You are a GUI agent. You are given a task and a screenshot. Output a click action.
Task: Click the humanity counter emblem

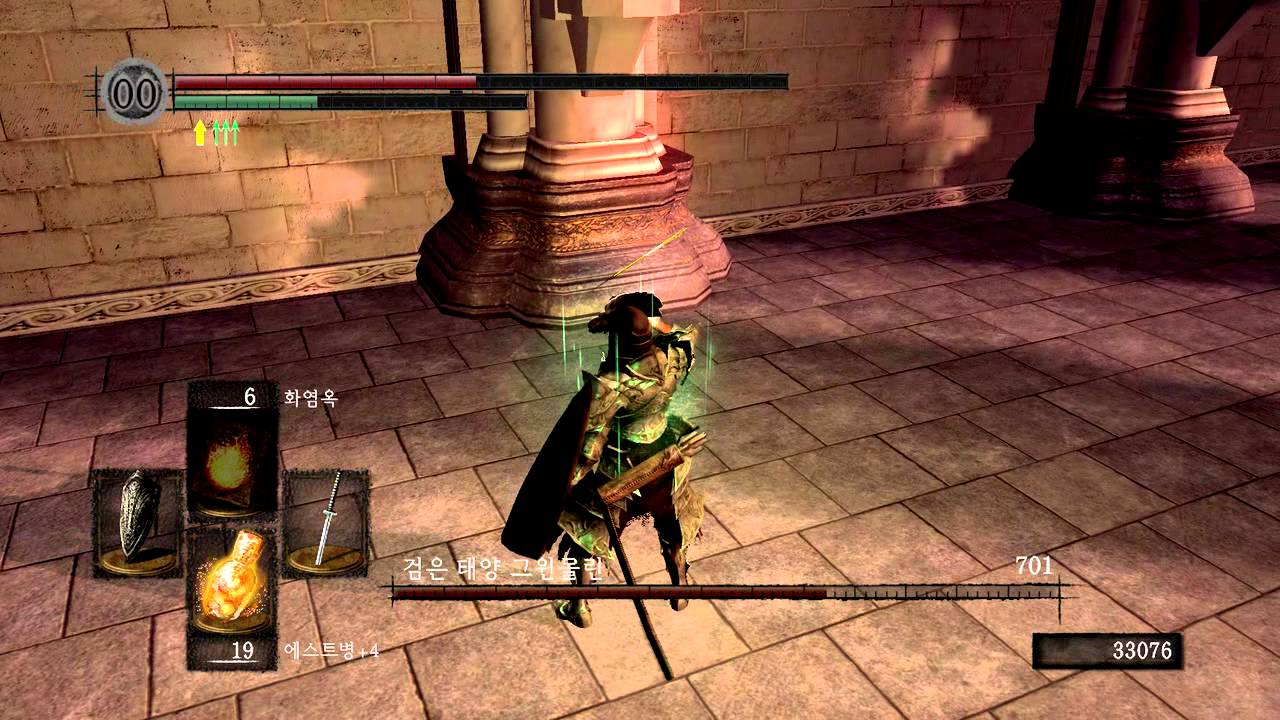[x=134, y=92]
